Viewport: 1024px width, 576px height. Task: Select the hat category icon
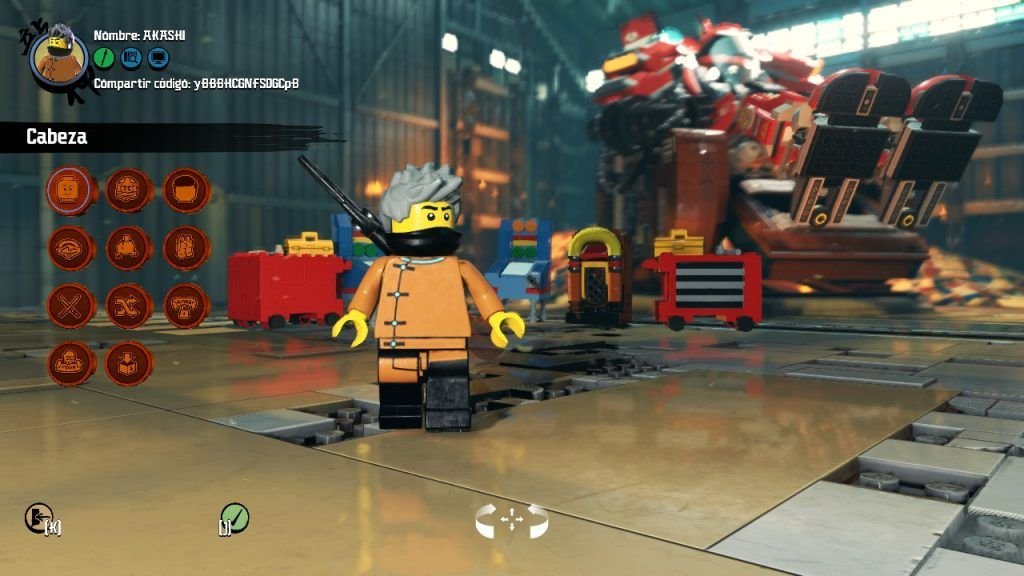(x=72, y=248)
